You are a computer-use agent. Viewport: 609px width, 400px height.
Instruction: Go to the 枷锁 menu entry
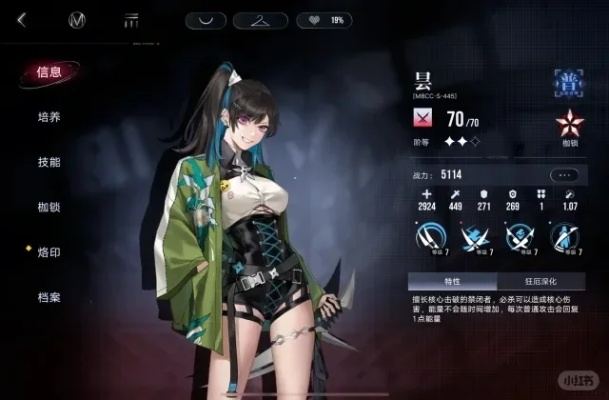pos(49,207)
